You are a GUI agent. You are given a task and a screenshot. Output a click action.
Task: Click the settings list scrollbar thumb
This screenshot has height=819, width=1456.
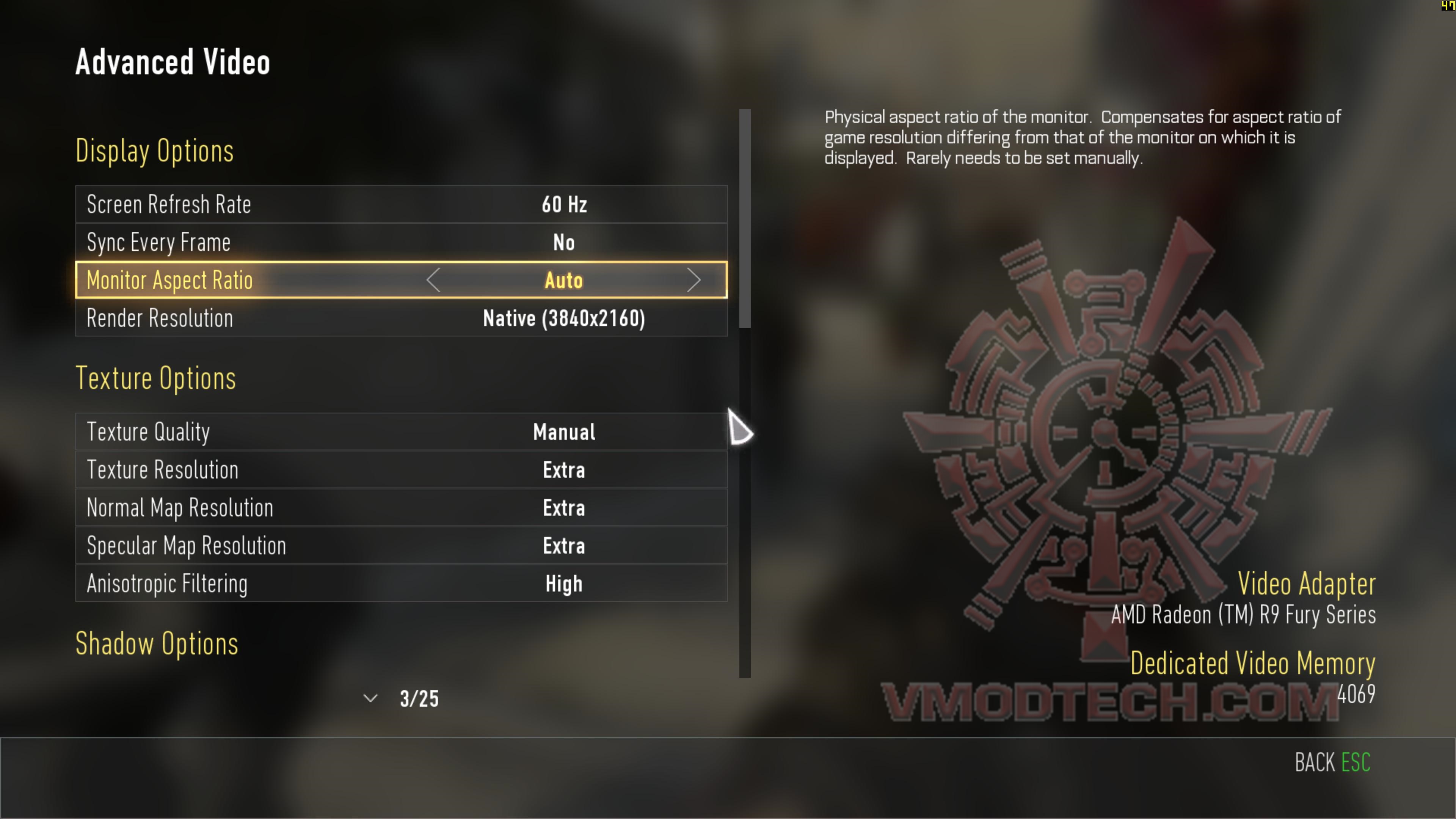pyautogui.click(x=745, y=218)
